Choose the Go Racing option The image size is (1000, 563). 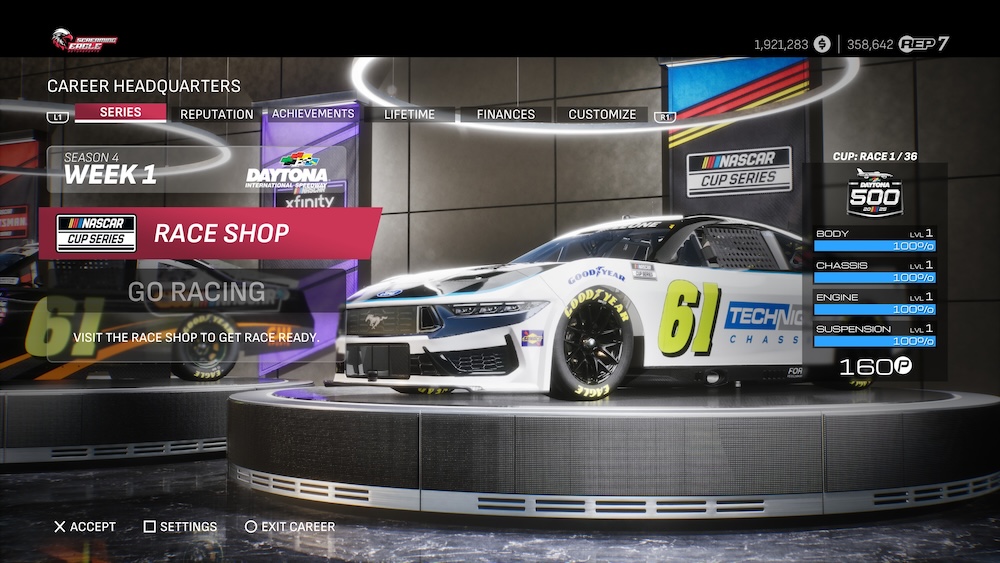[196, 291]
